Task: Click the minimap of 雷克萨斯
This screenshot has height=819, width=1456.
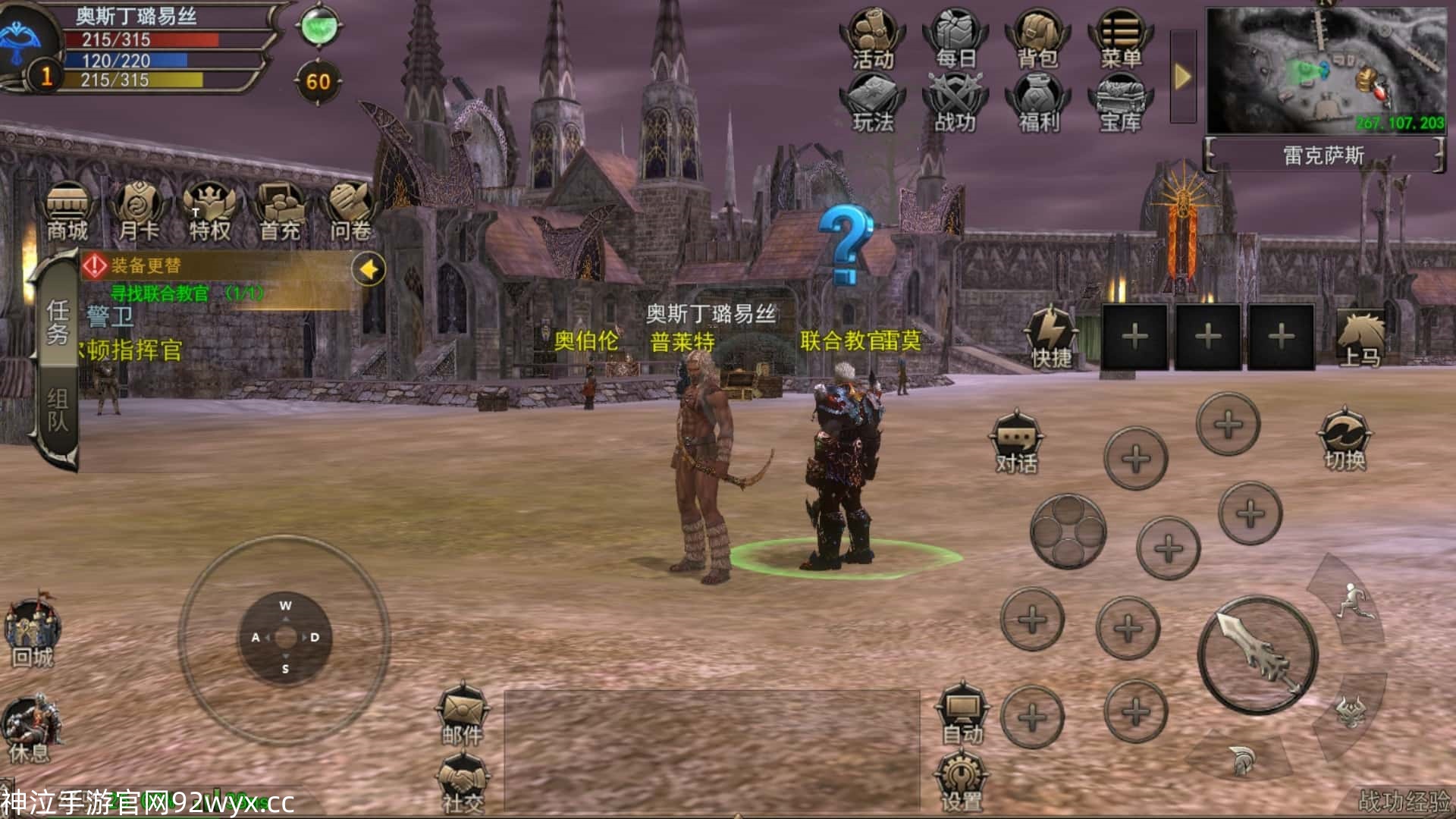Action: pos(1325,71)
